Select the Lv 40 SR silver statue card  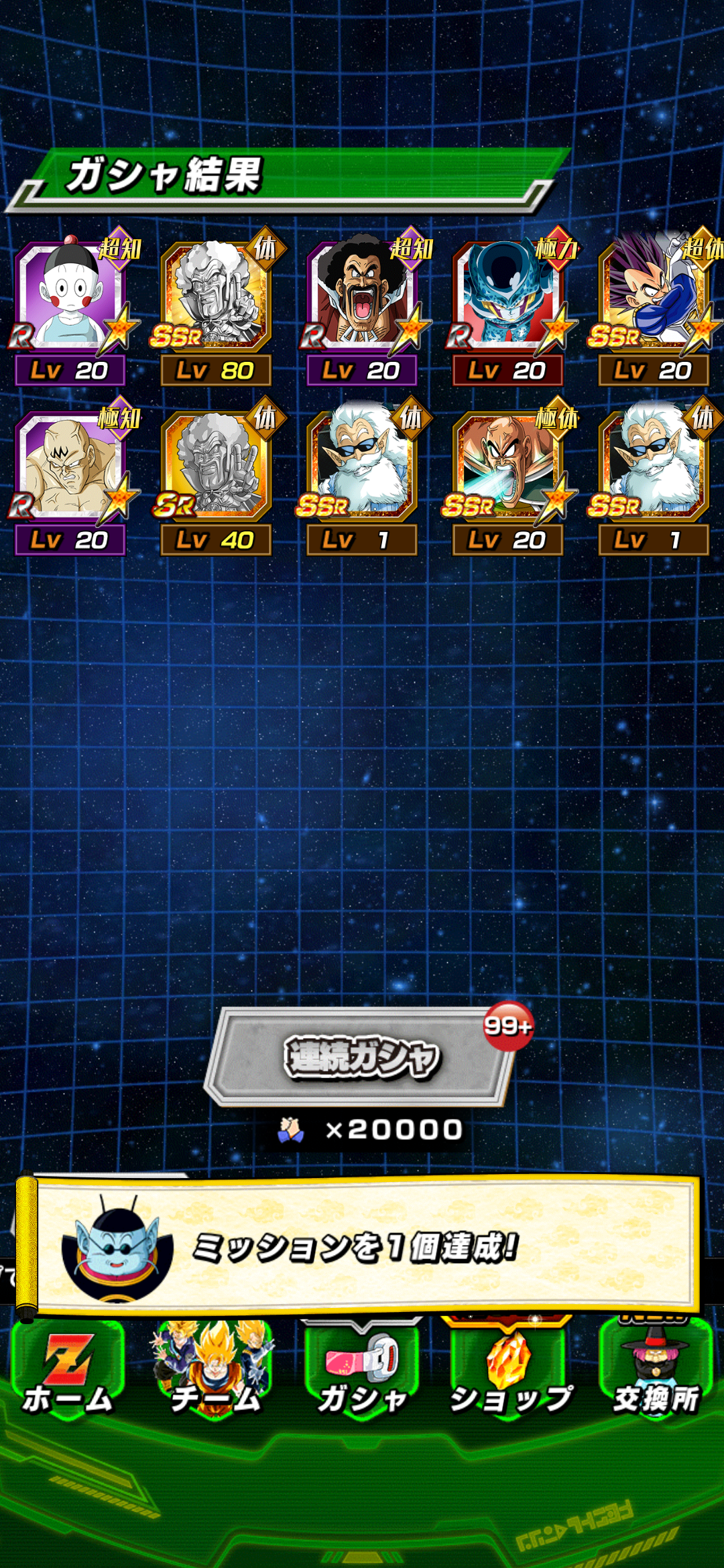tap(216, 466)
